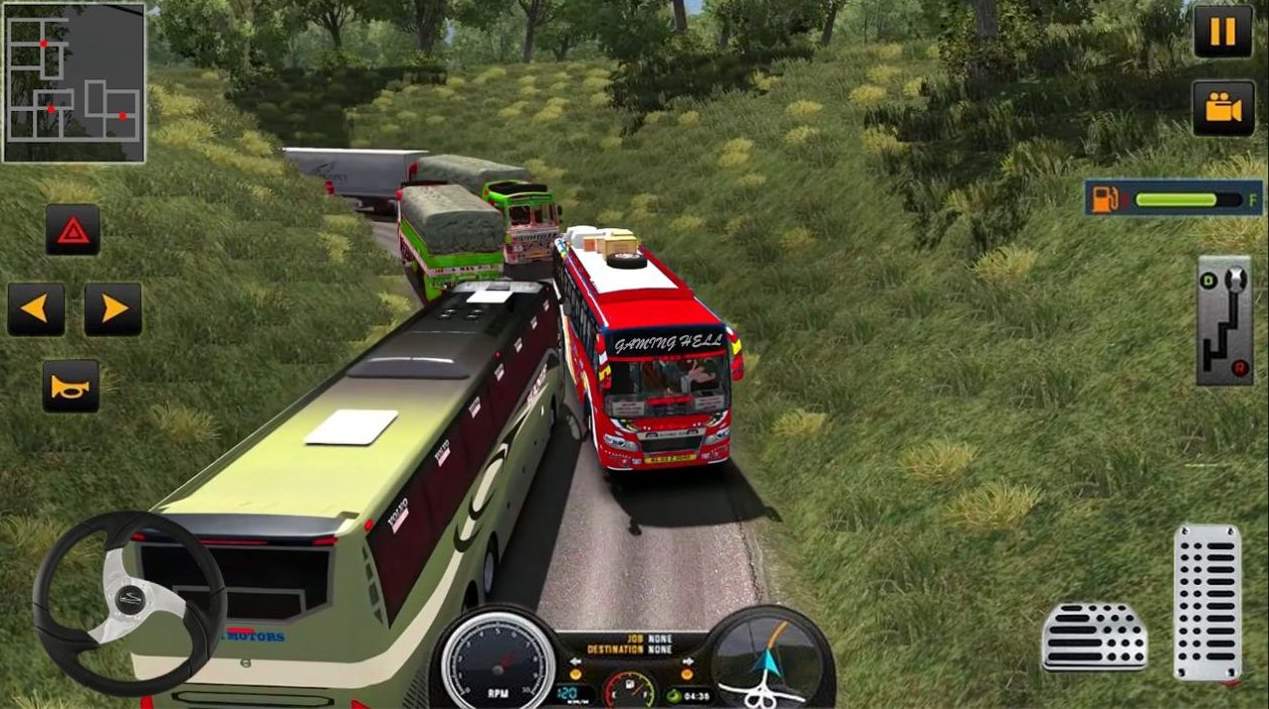Activate the left turn indicator
The image size is (1269, 709).
[x=36, y=309]
